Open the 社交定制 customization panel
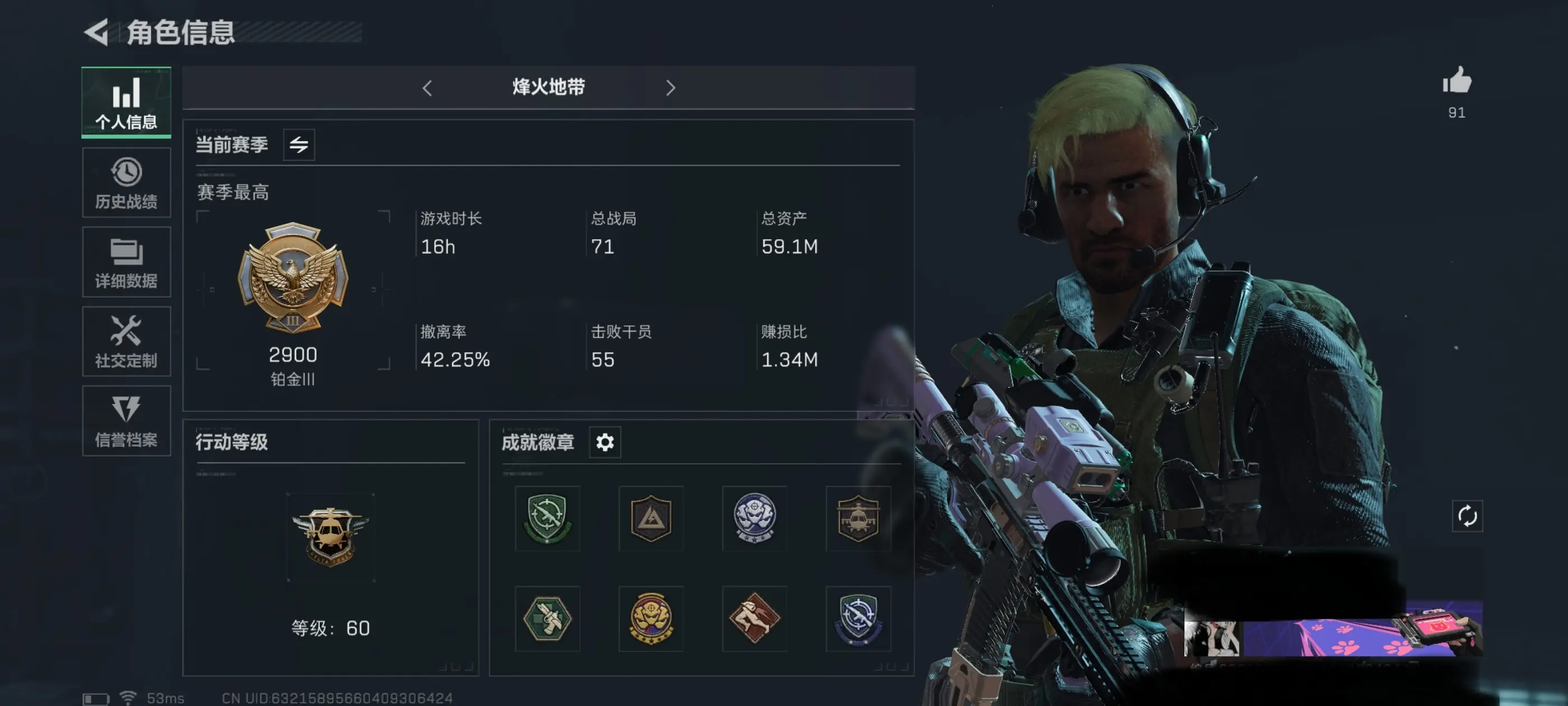This screenshot has height=706, width=1568. click(x=126, y=341)
